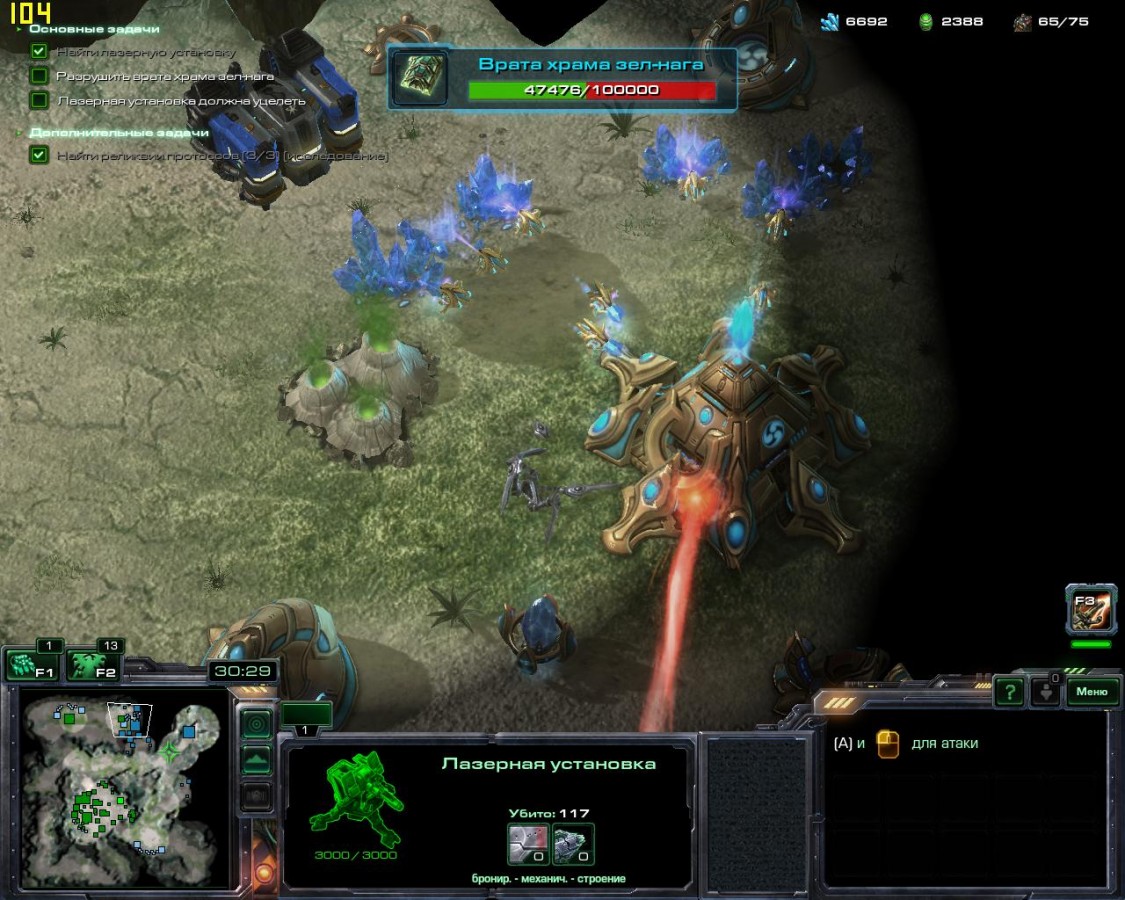Select control group 1 tab
This screenshot has height=900, width=1125.
click(x=305, y=716)
